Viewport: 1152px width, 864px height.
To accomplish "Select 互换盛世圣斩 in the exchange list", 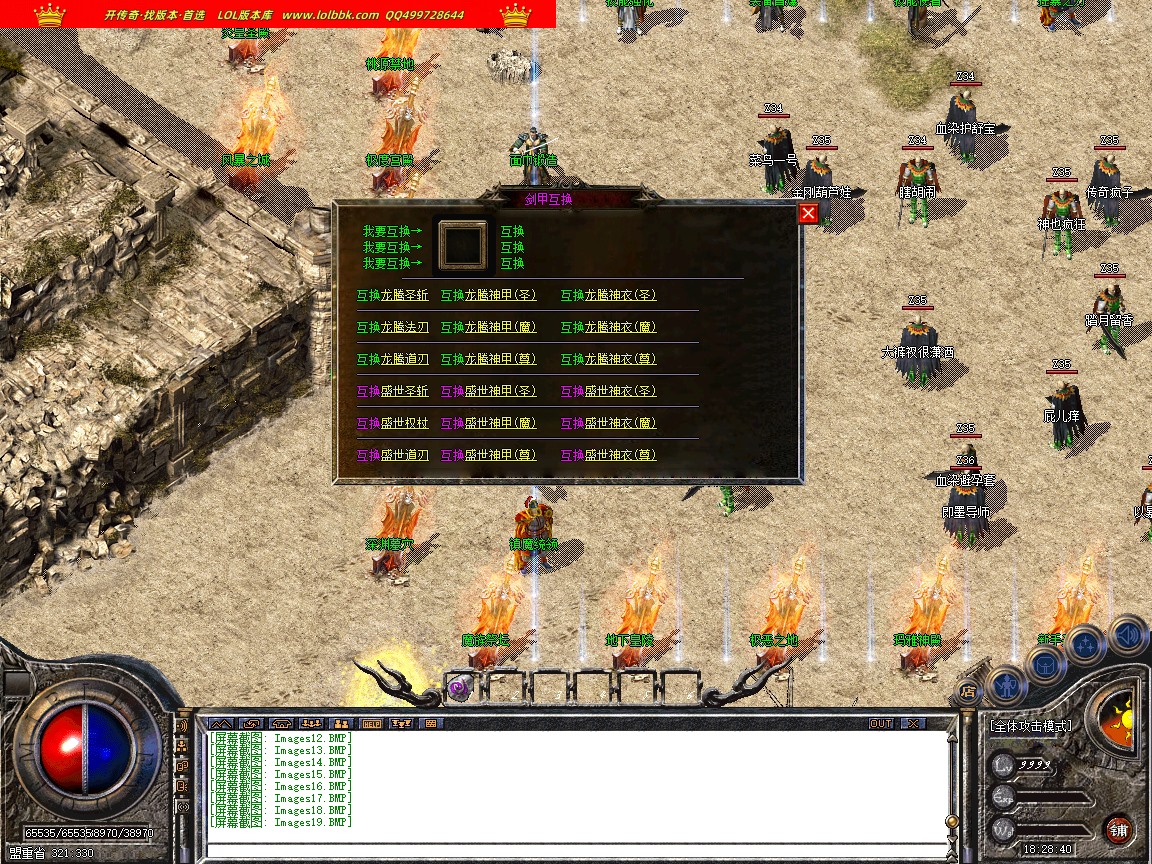I will (x=392, y=391).
